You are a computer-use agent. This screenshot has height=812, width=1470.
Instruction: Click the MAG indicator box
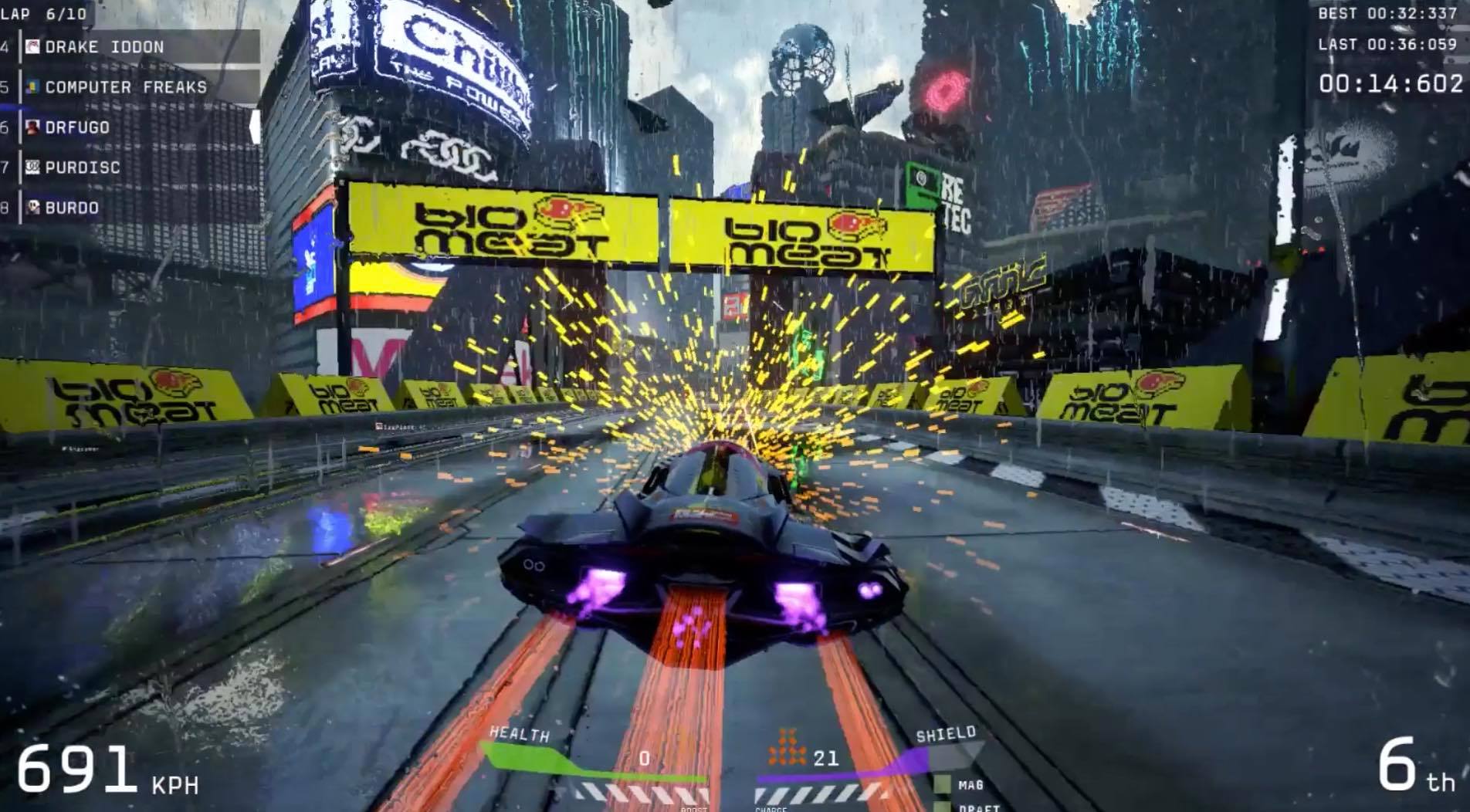pyautogui.click(x=943, y=784)
